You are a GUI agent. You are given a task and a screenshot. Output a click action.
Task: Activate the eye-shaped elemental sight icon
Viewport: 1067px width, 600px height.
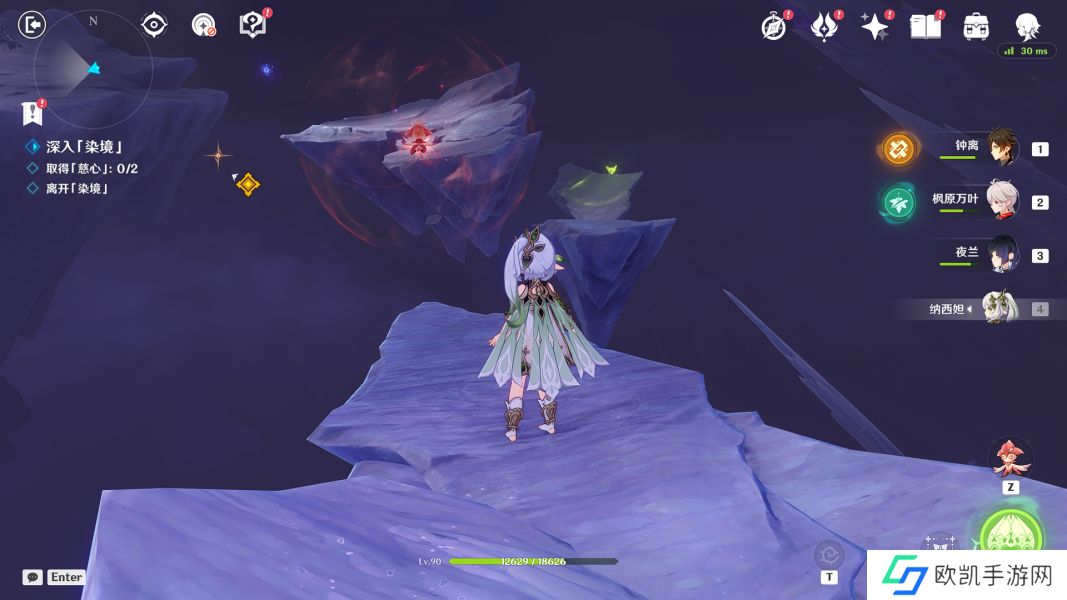154,24
